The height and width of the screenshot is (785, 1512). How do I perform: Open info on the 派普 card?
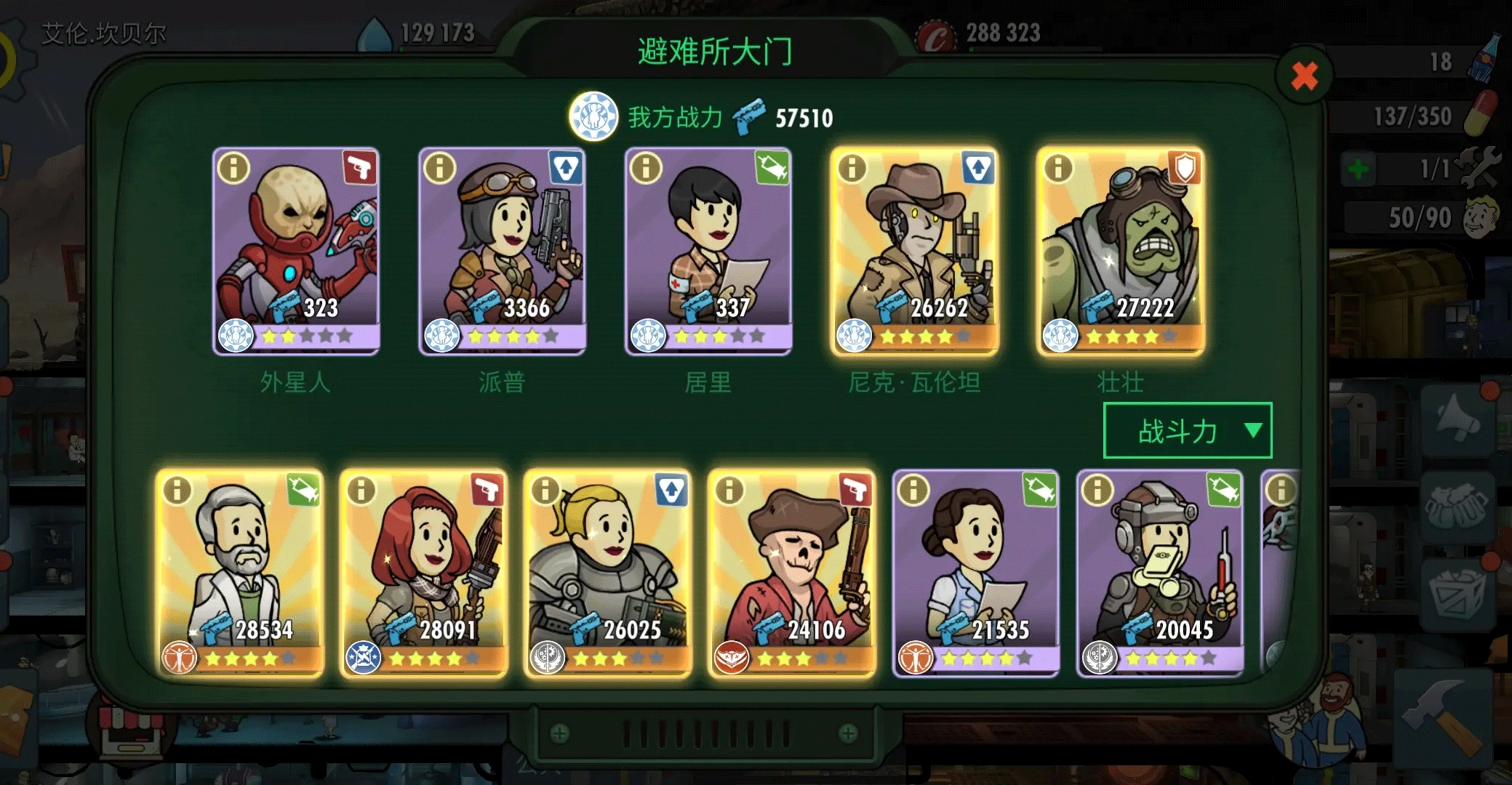(x=439, y=168)
